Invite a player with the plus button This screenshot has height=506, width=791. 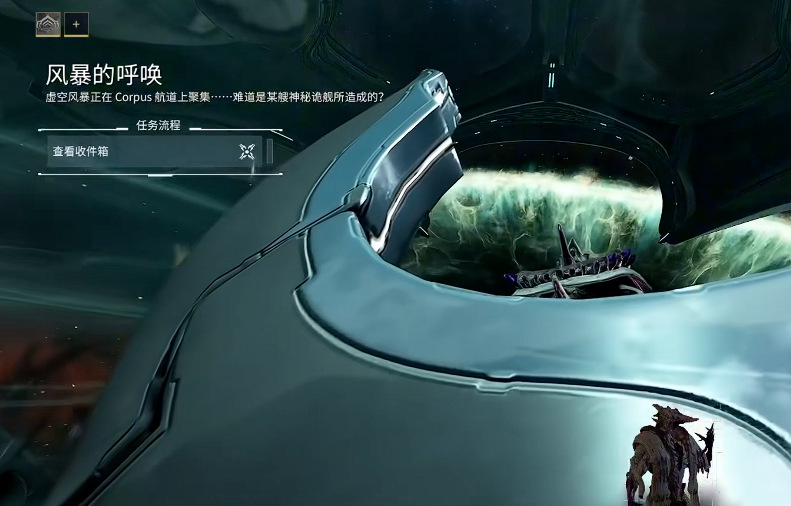pos(76,23)
